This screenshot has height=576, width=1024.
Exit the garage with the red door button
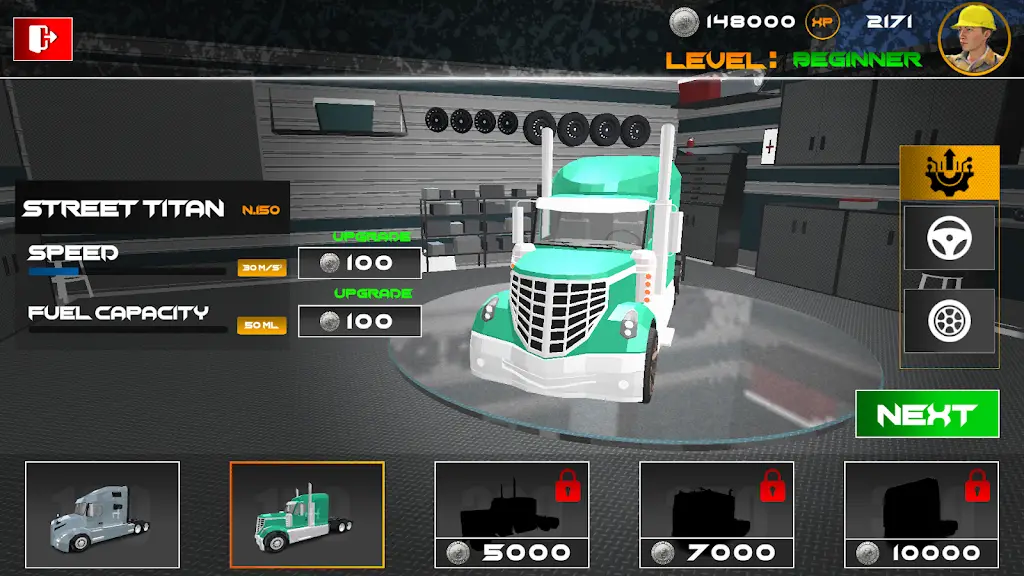click(43, 39)
